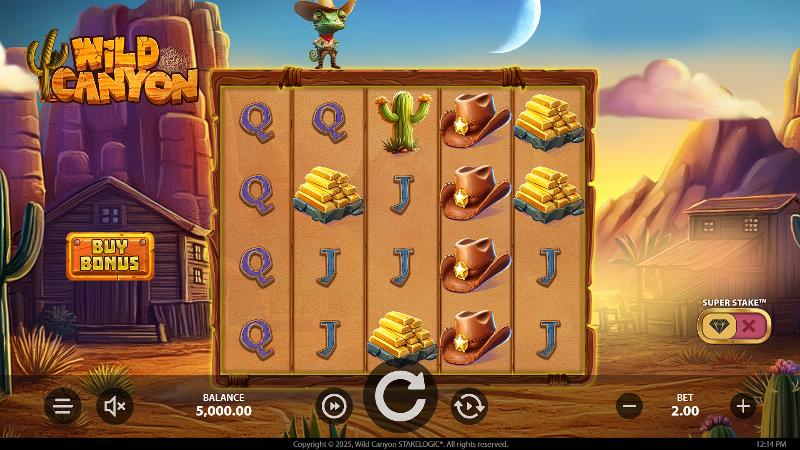This screenshot has width=800, height=450.
Task: Open the hamburger menu
Action: [x=62, y=406]
